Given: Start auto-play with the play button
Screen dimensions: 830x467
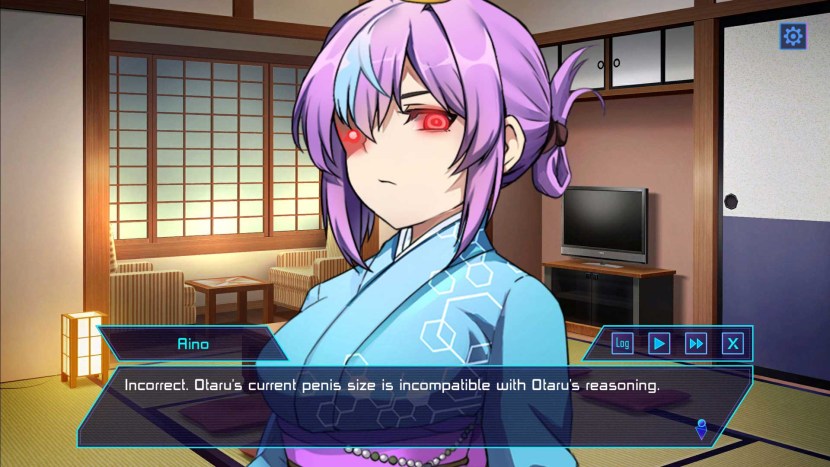Looking at the screenshot, I should [659, 344].
